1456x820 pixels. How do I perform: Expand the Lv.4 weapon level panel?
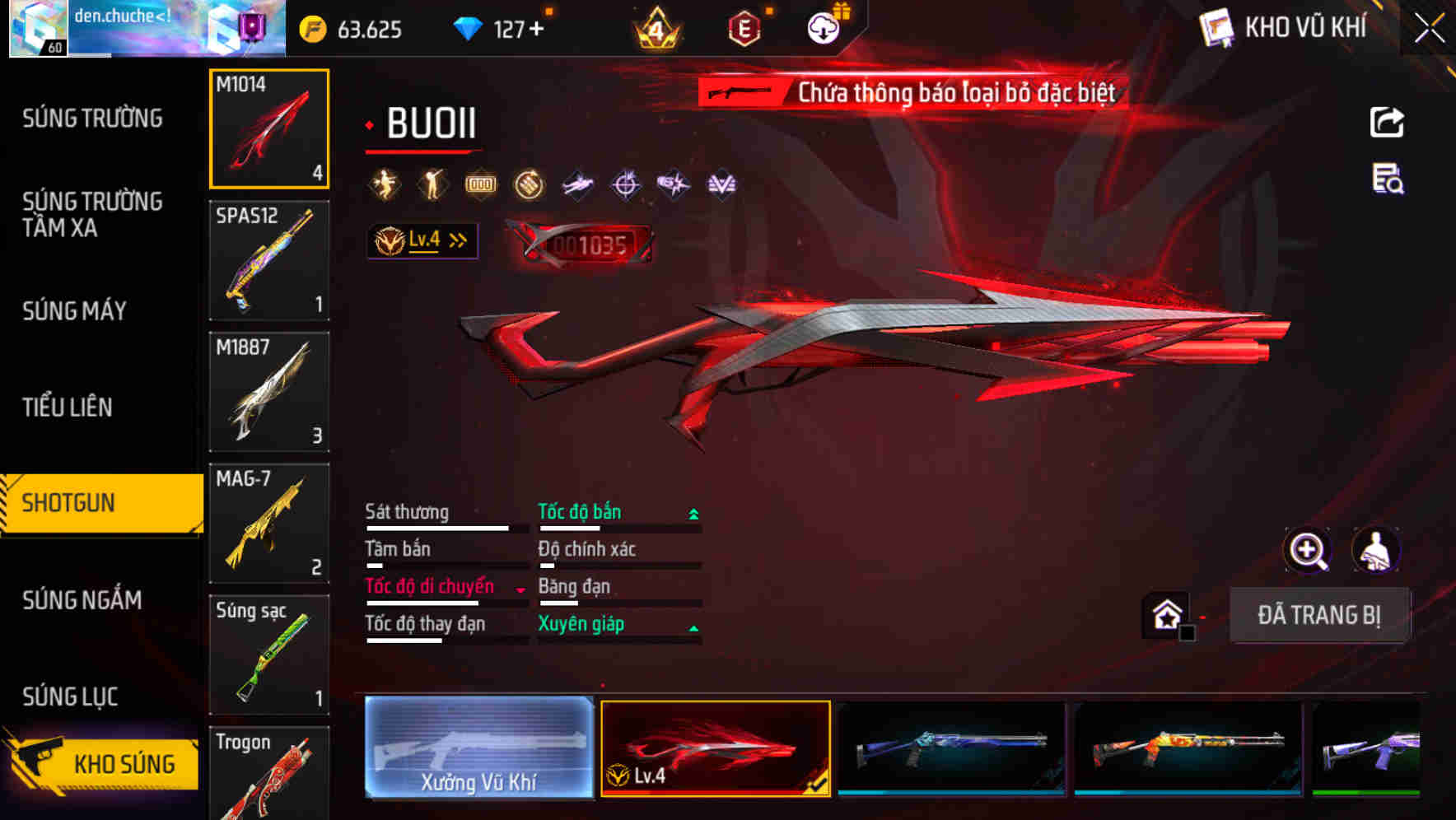[422, 240]
